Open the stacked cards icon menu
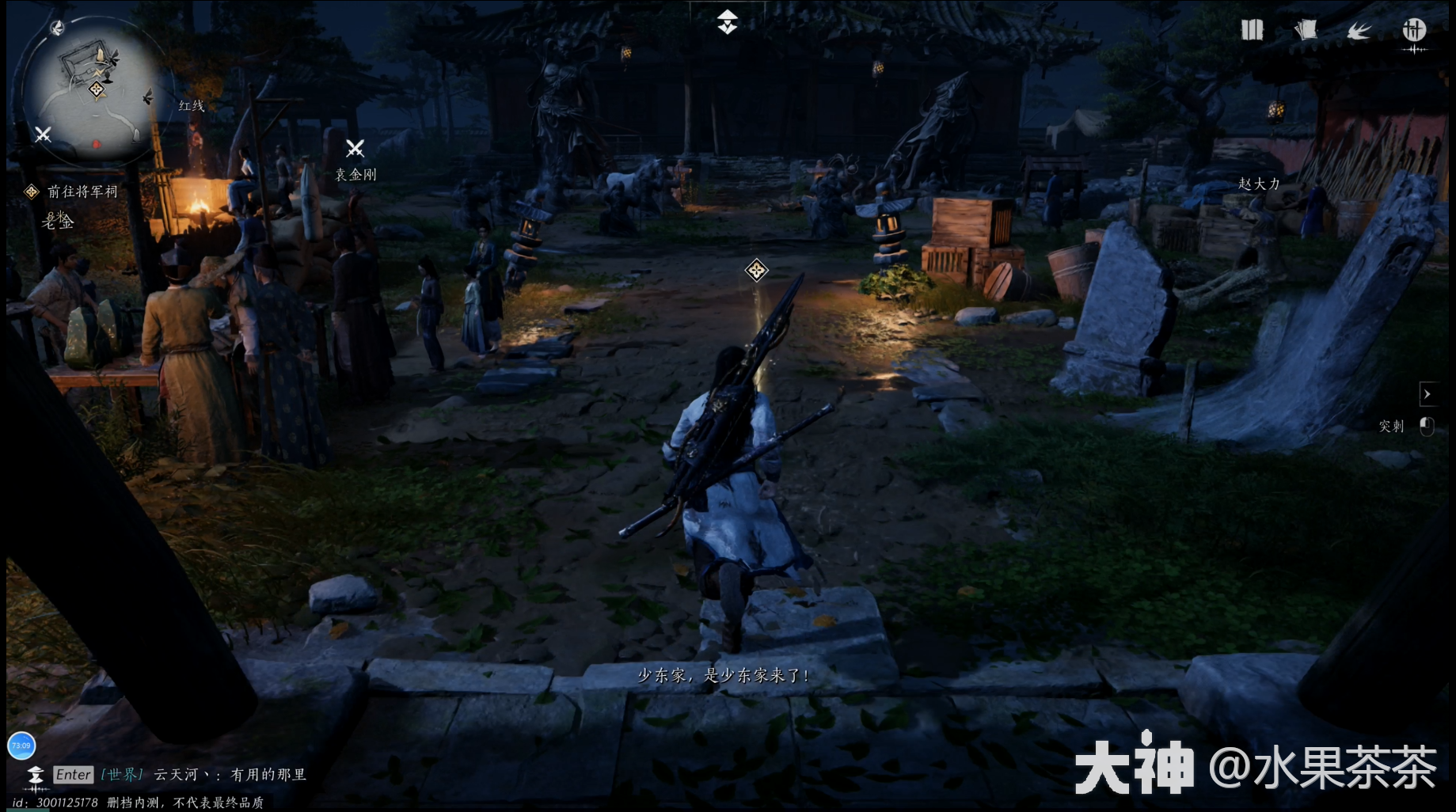The image size is (1456, 812). 1306,30
